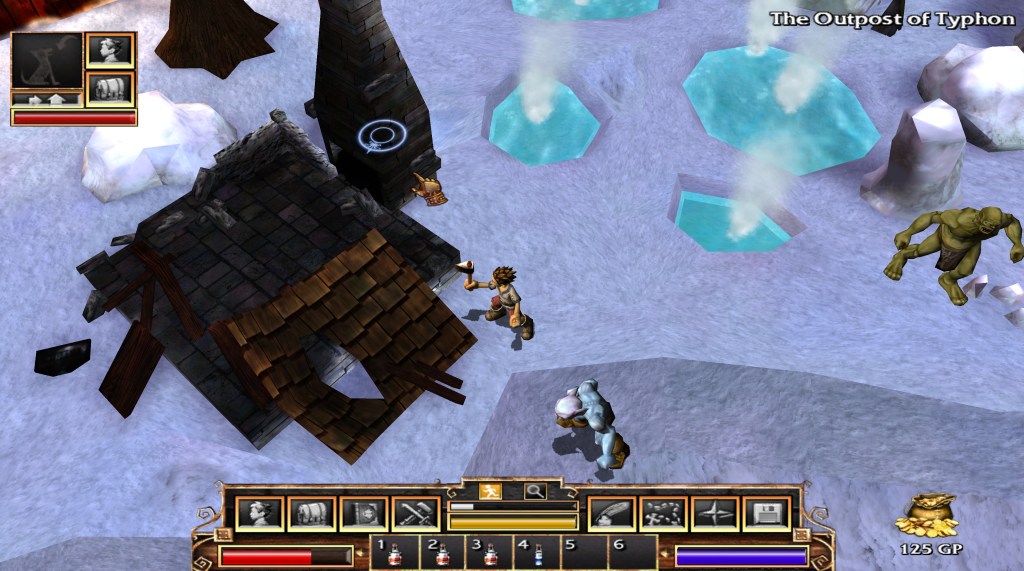
Task: Toggle the running man movement mode
Action: (490, 491)
